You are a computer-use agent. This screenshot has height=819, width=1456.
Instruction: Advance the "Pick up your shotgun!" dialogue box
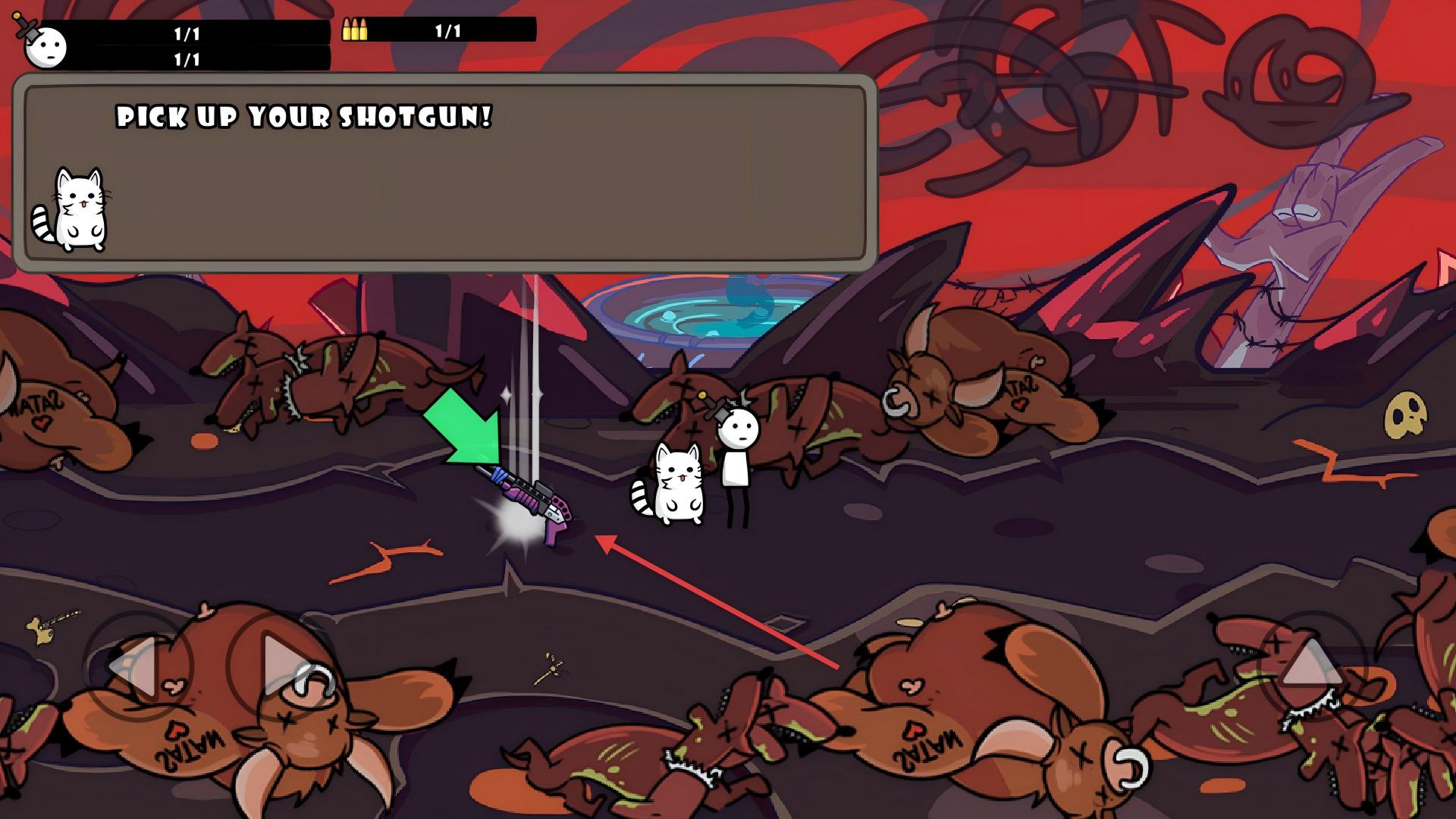click(x=445, y=174)
